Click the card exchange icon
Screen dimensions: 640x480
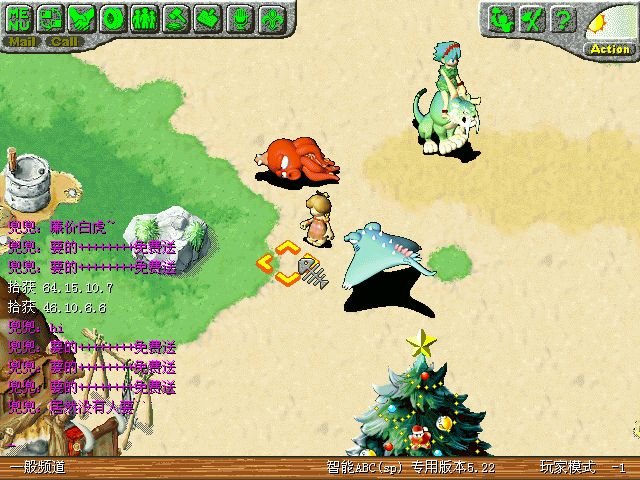pyautogui.click(x=52, y=18)
